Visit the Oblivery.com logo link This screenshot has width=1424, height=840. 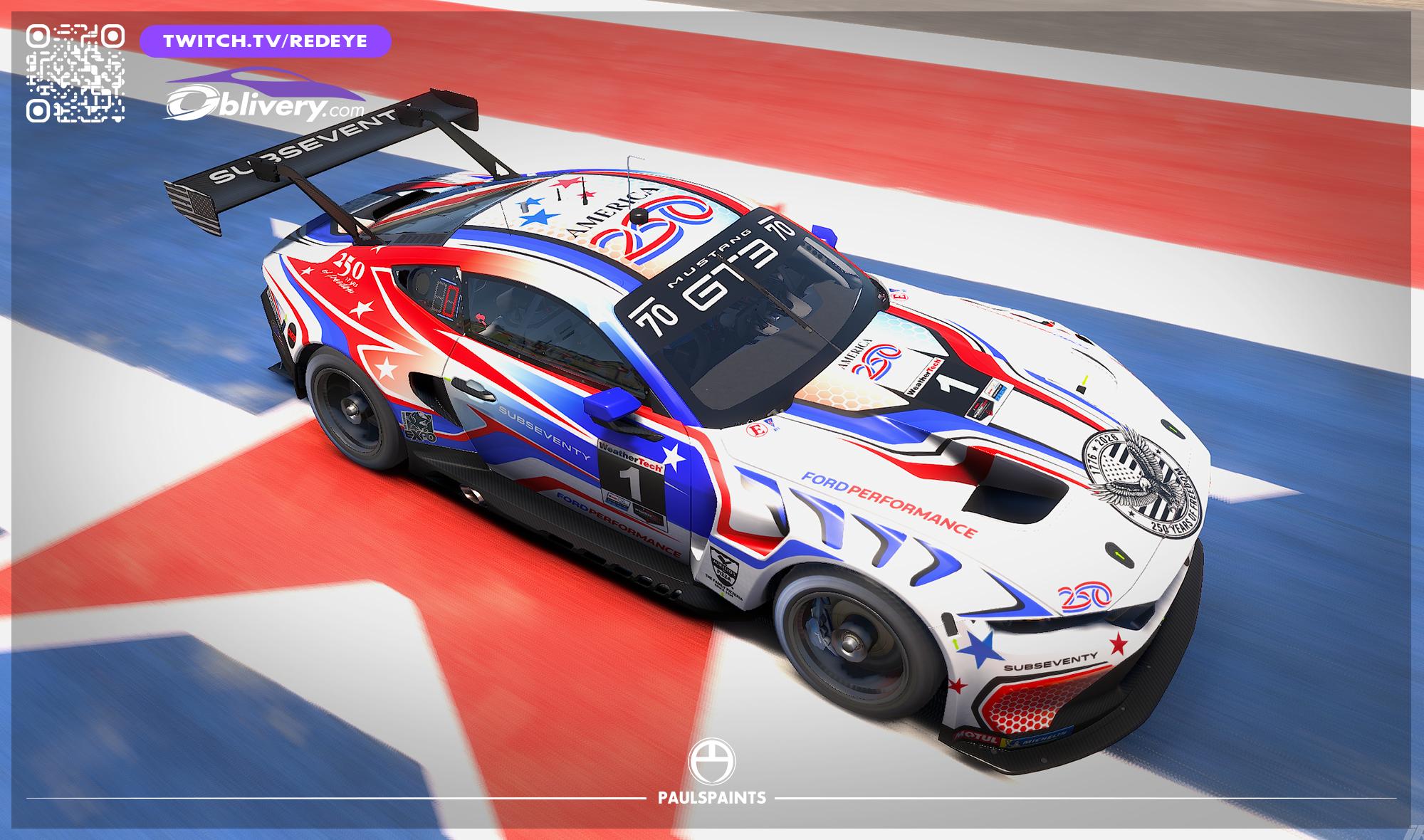(x=265, y=96)
